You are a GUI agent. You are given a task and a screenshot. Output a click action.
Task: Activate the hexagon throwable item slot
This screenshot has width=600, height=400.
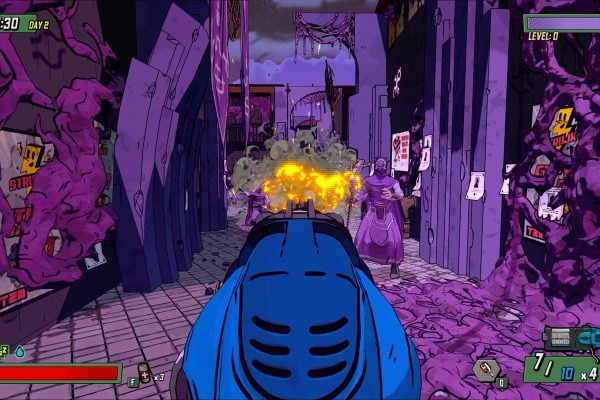[486, 370]
